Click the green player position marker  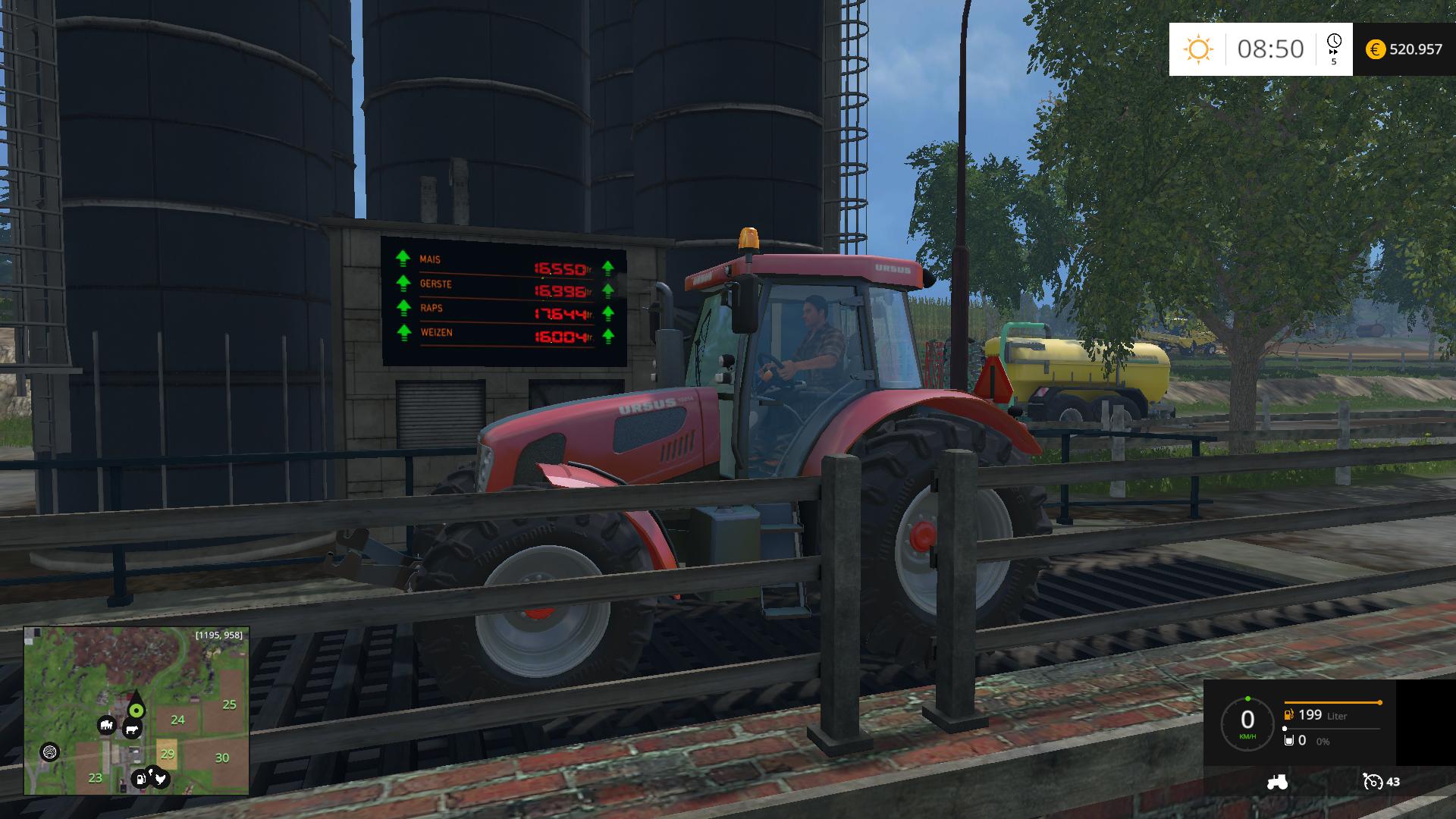(x=136, y=710)
